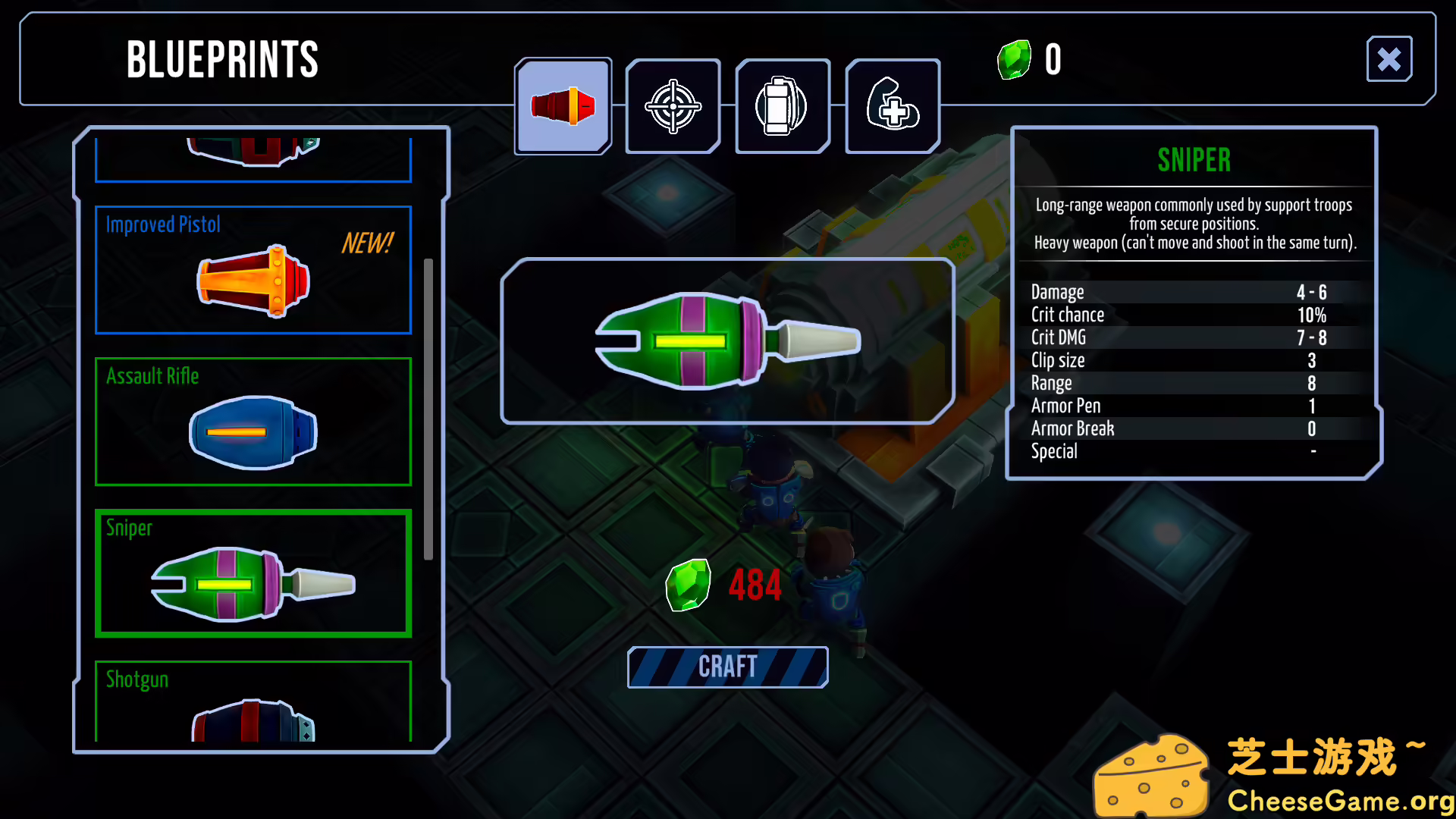This screenshot has height=819, width=1456.
Task: Select the weapons category tab icon
Action: click(563, 106)
